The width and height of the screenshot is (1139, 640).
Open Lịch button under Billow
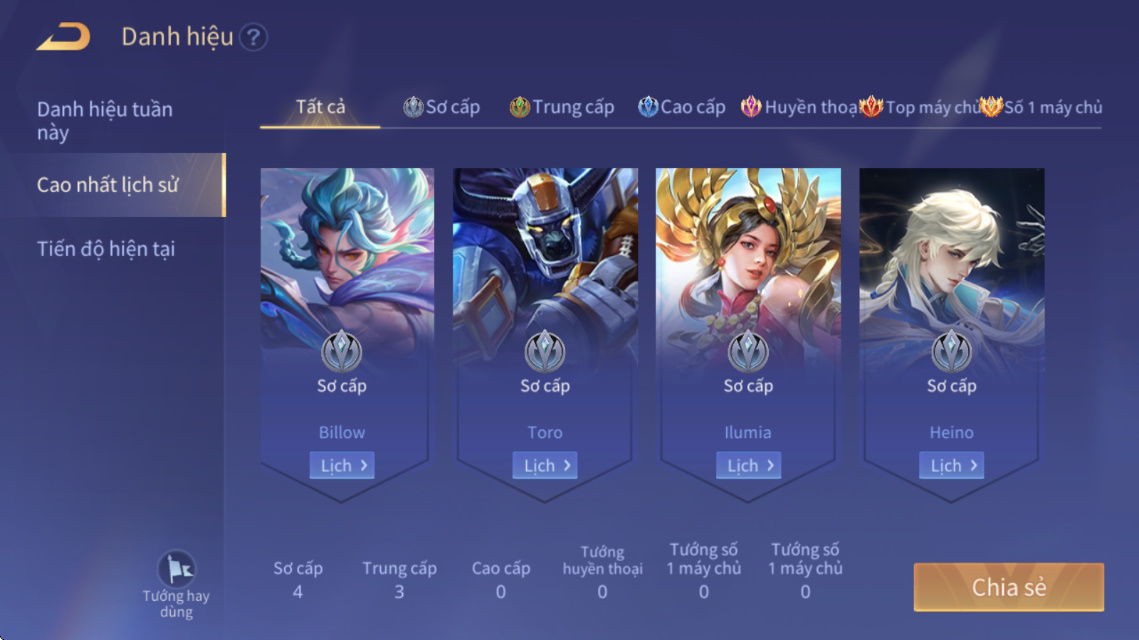(342, 465)
